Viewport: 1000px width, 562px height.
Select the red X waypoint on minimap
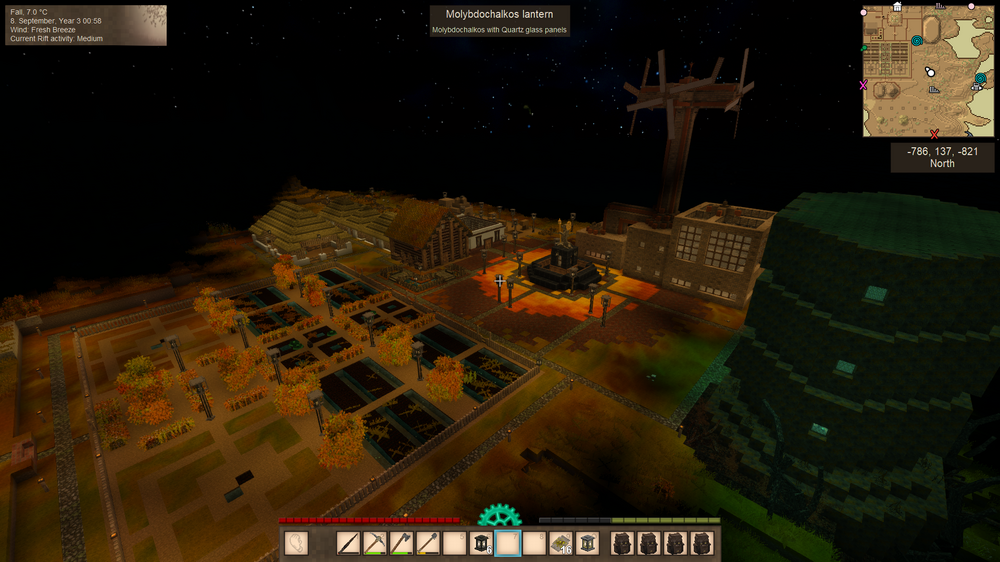(934, 133)
